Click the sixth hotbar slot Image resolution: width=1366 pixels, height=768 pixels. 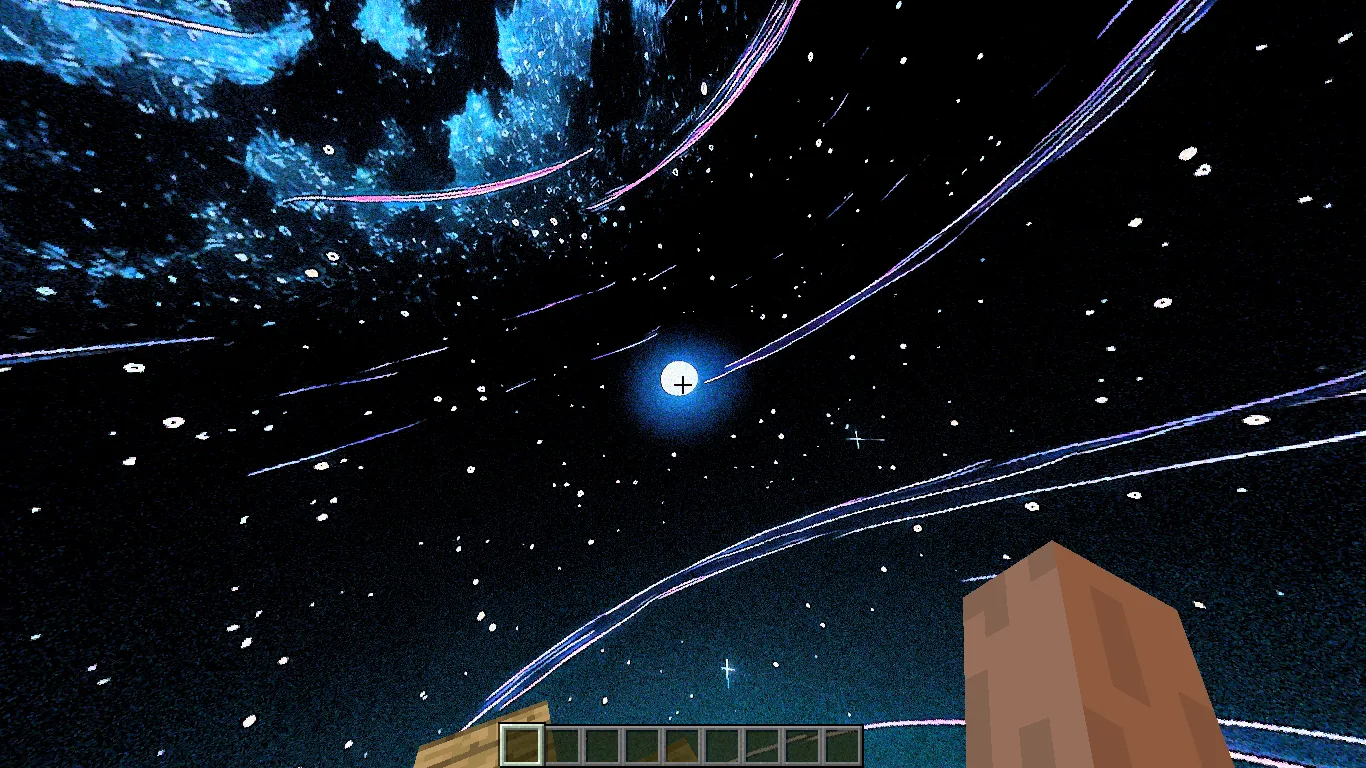click(722, 745)
